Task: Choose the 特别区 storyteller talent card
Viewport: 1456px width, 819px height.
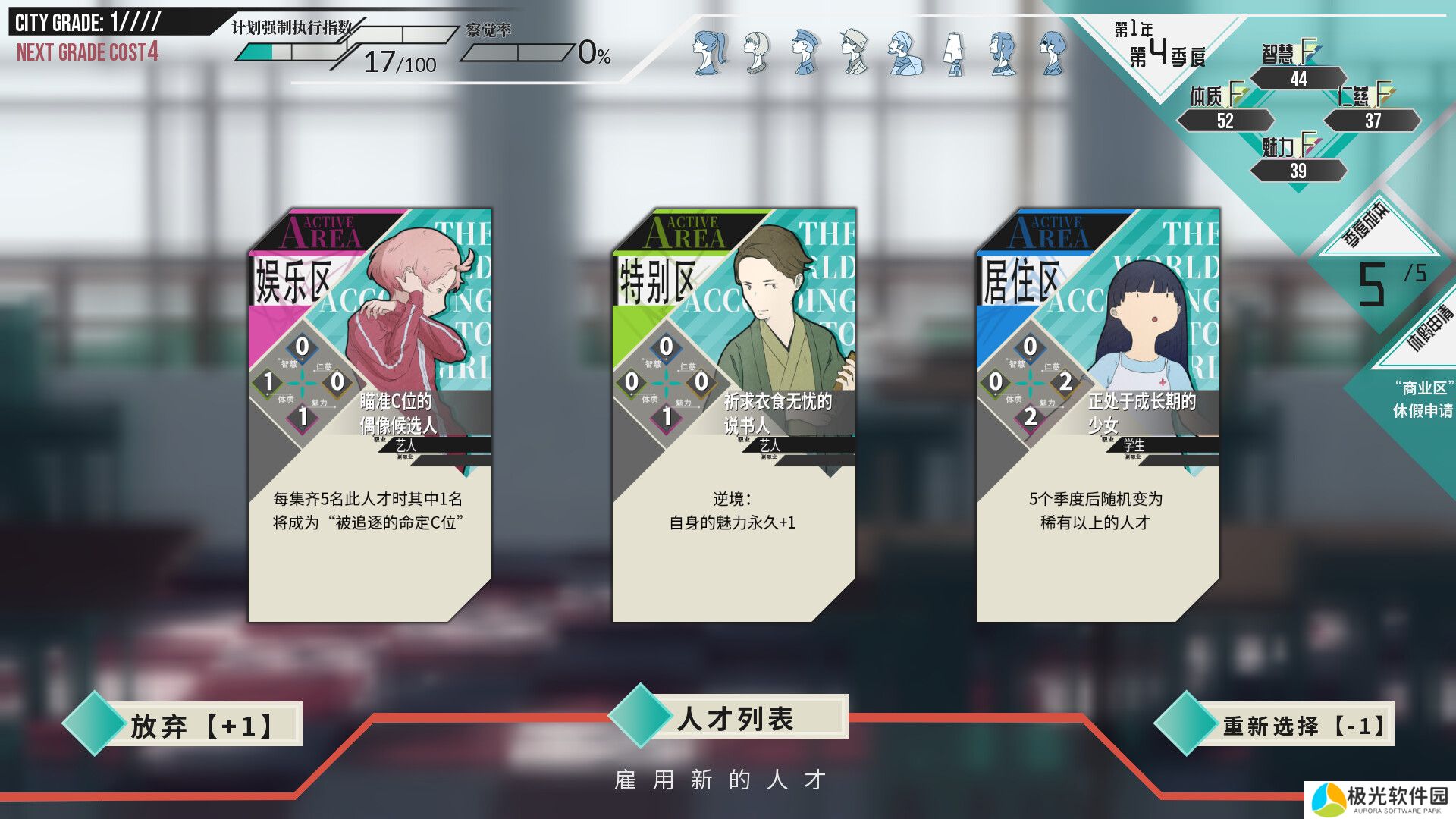Action: click(x=733, y=416)
